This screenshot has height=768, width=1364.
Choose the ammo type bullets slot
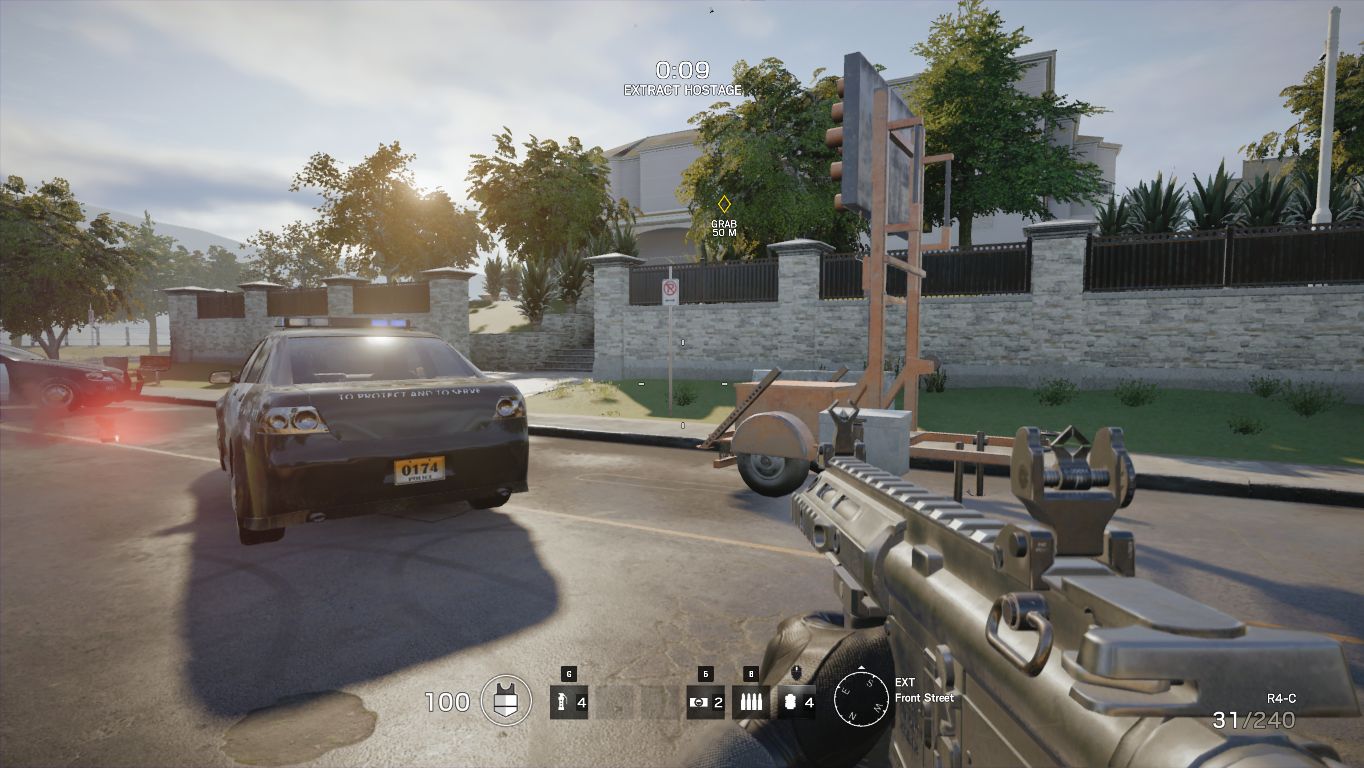pyautogui.click(x=751, y=702)
